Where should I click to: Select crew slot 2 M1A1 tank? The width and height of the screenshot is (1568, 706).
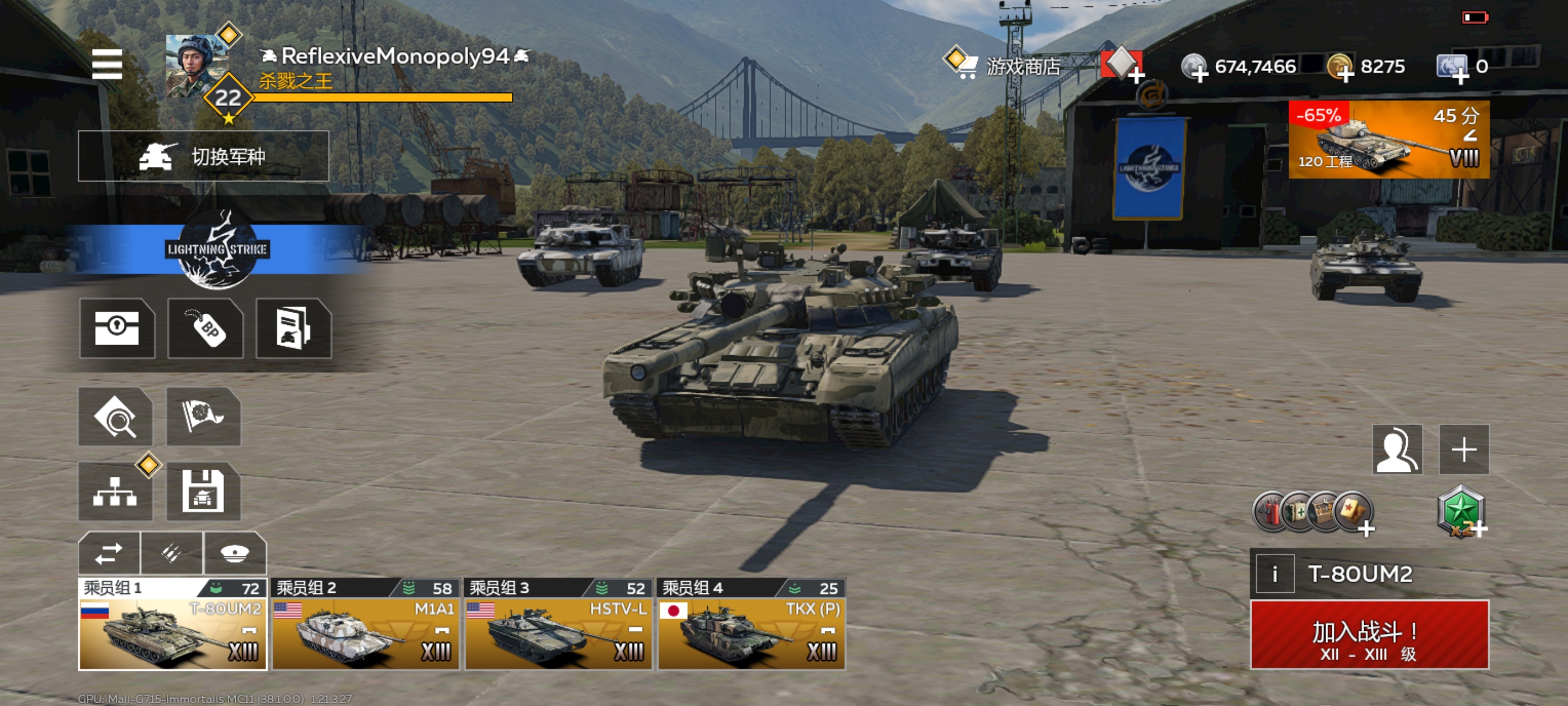[x=365, y=624]
